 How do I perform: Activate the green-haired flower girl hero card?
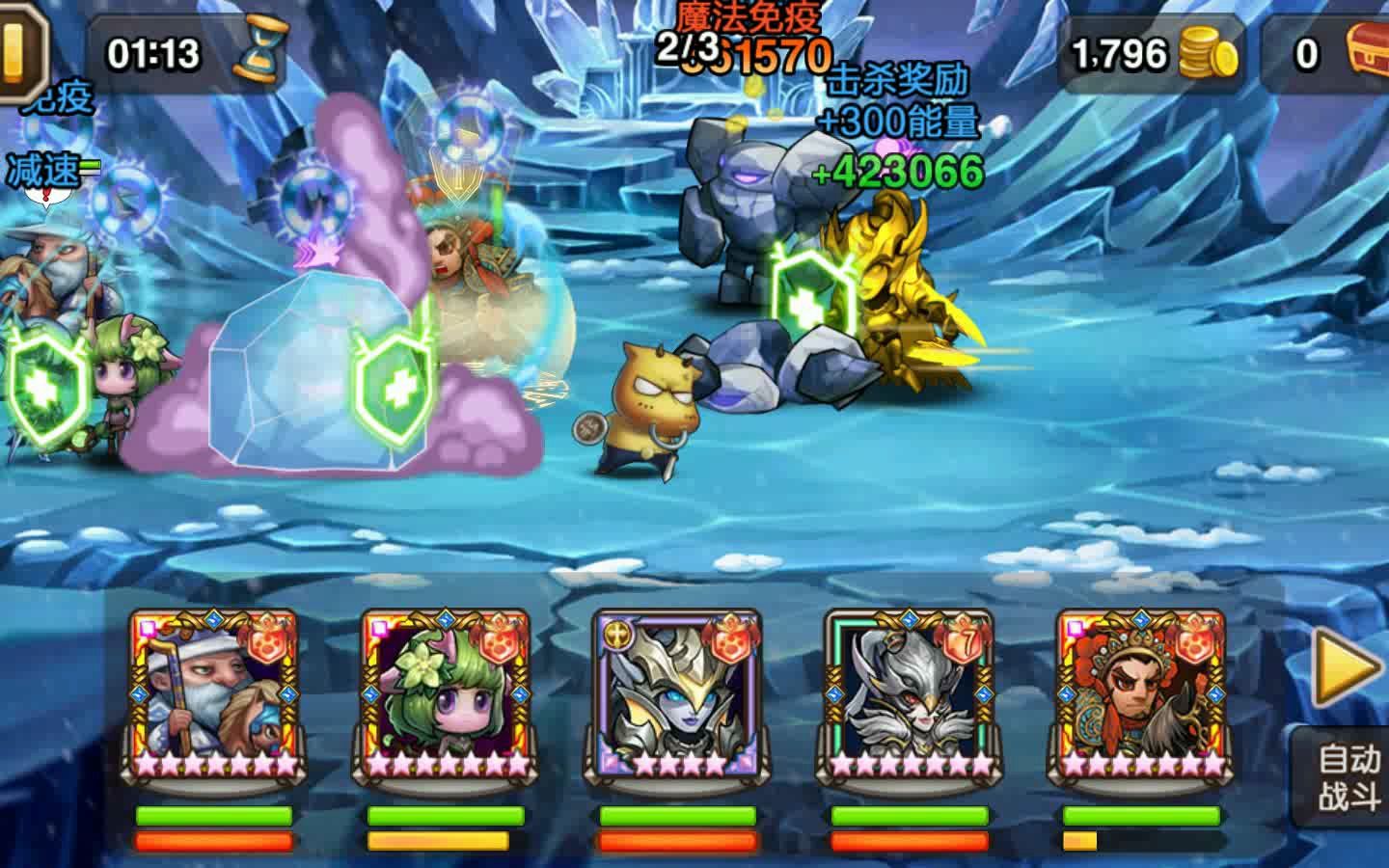click(x=445, y=694)
